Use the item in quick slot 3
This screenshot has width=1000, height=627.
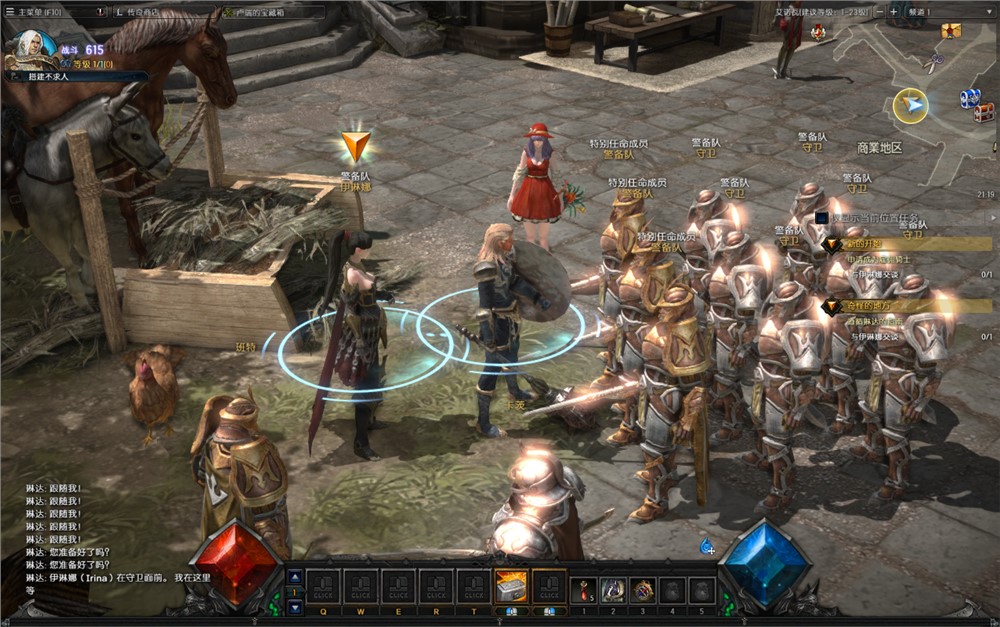coord(643,589)
